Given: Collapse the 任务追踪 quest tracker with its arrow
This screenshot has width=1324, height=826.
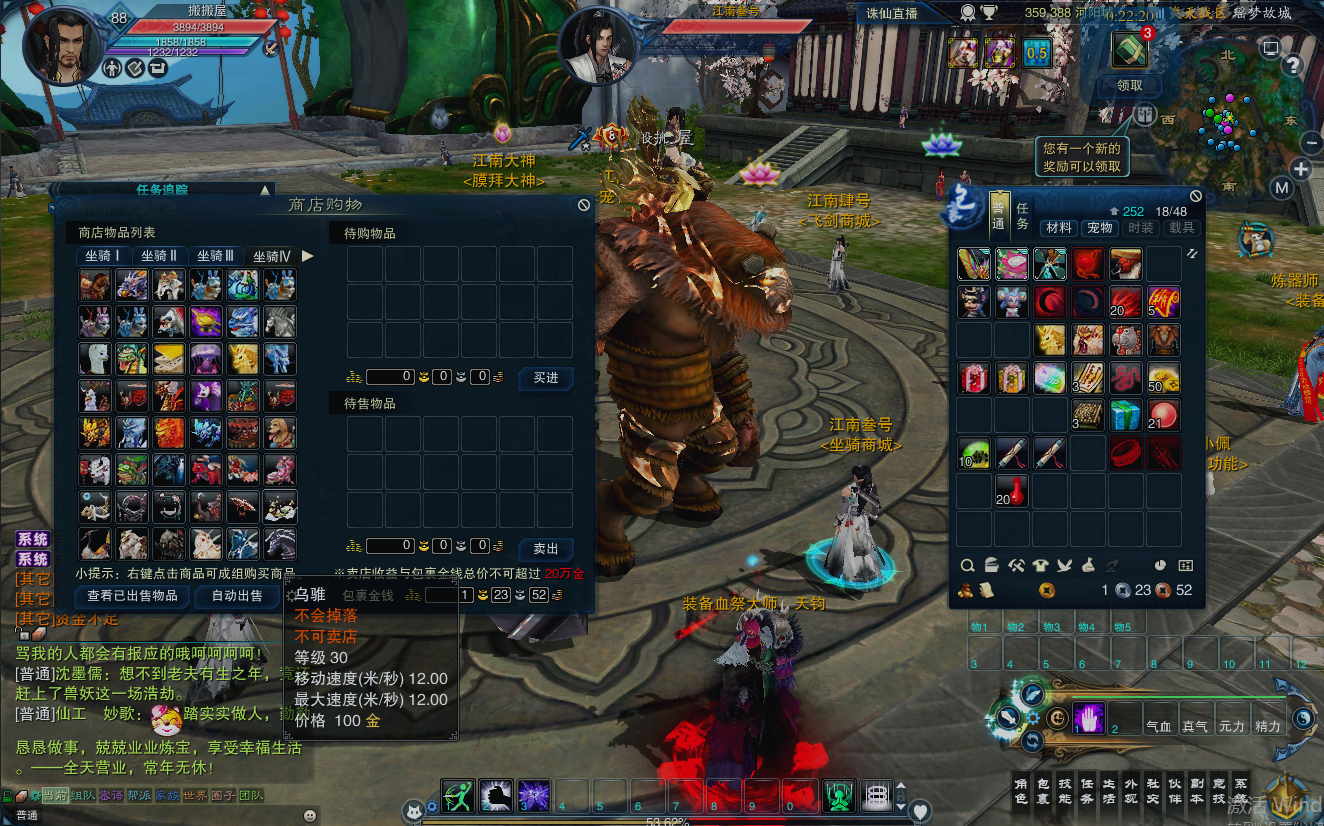Looking at the screenshot, I should (265, 188).
